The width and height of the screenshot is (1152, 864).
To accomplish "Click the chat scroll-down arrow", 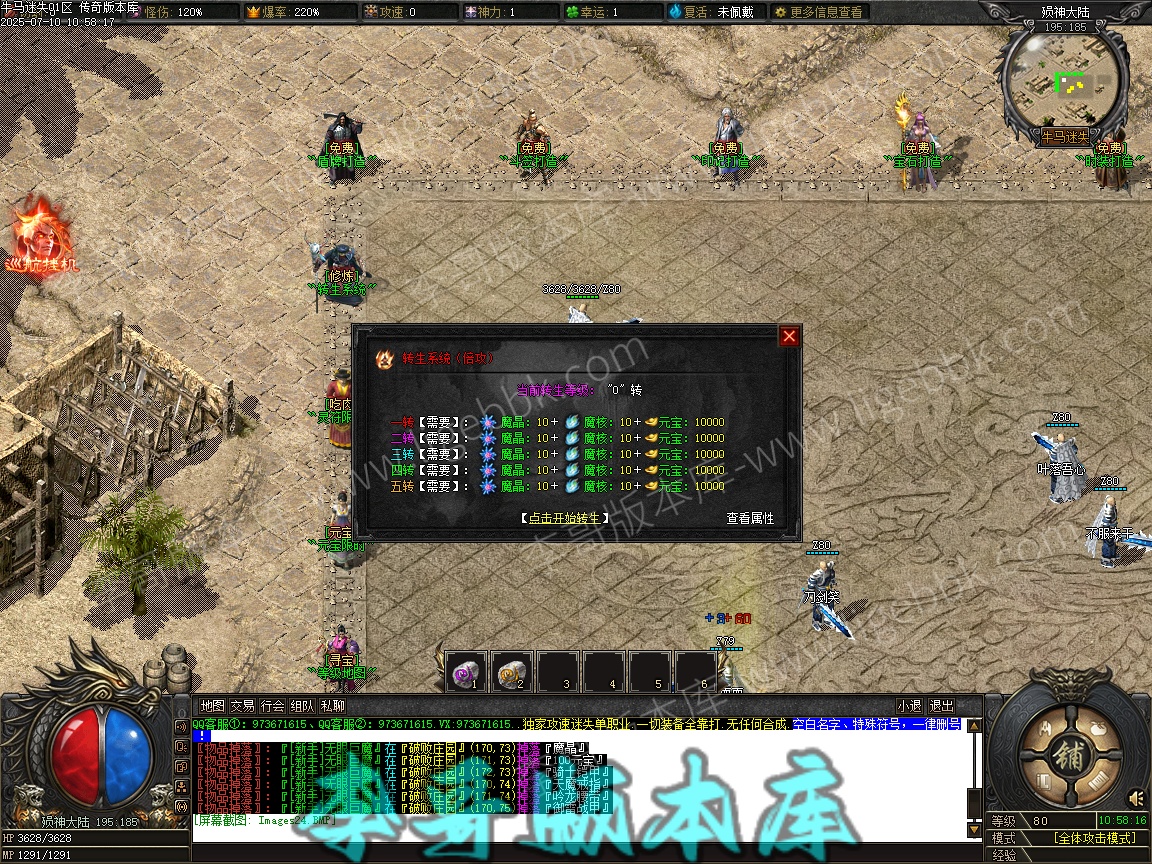I will [x=975, y=829].
